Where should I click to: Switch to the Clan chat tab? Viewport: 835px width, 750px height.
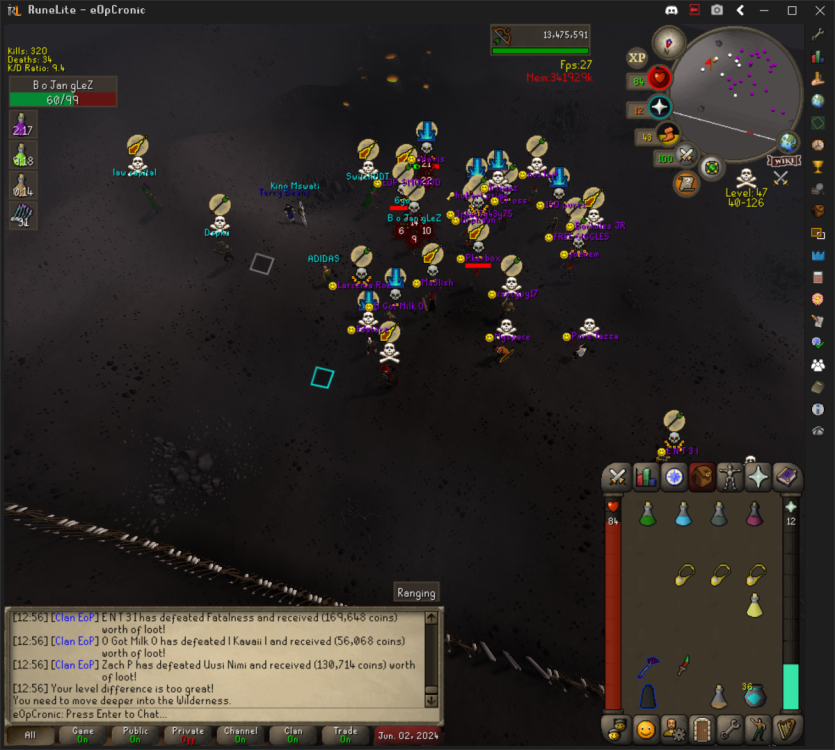[x=293, y=735]
